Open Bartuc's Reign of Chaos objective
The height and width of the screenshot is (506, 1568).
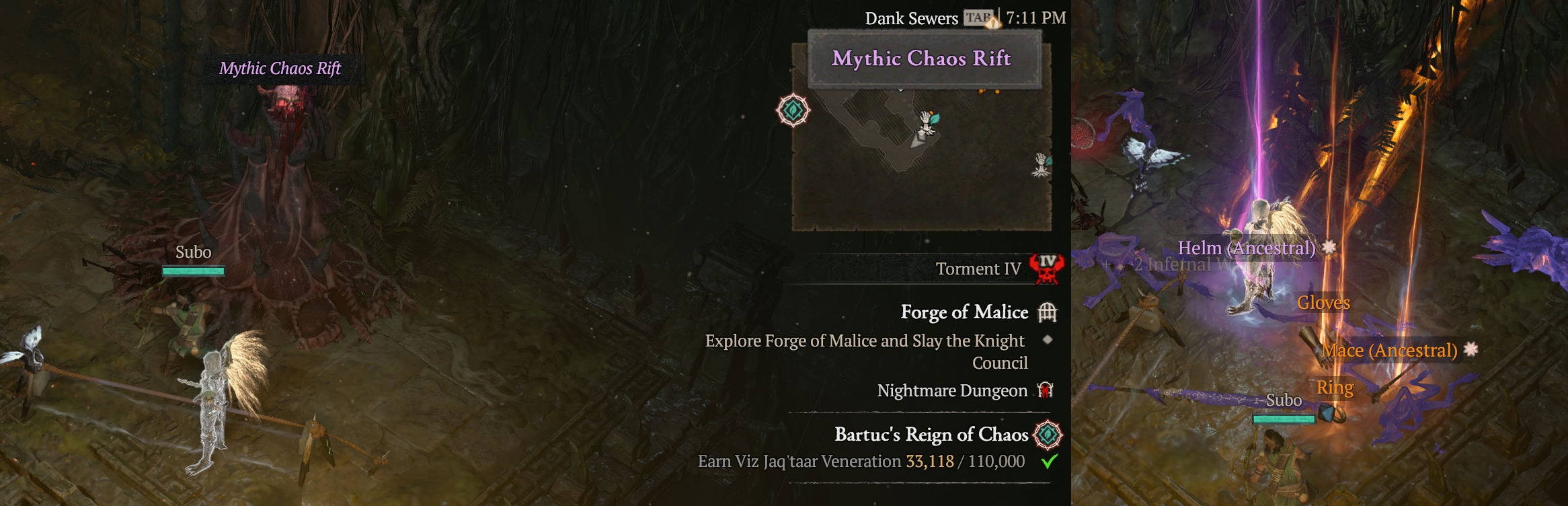[x=931, y=435]
